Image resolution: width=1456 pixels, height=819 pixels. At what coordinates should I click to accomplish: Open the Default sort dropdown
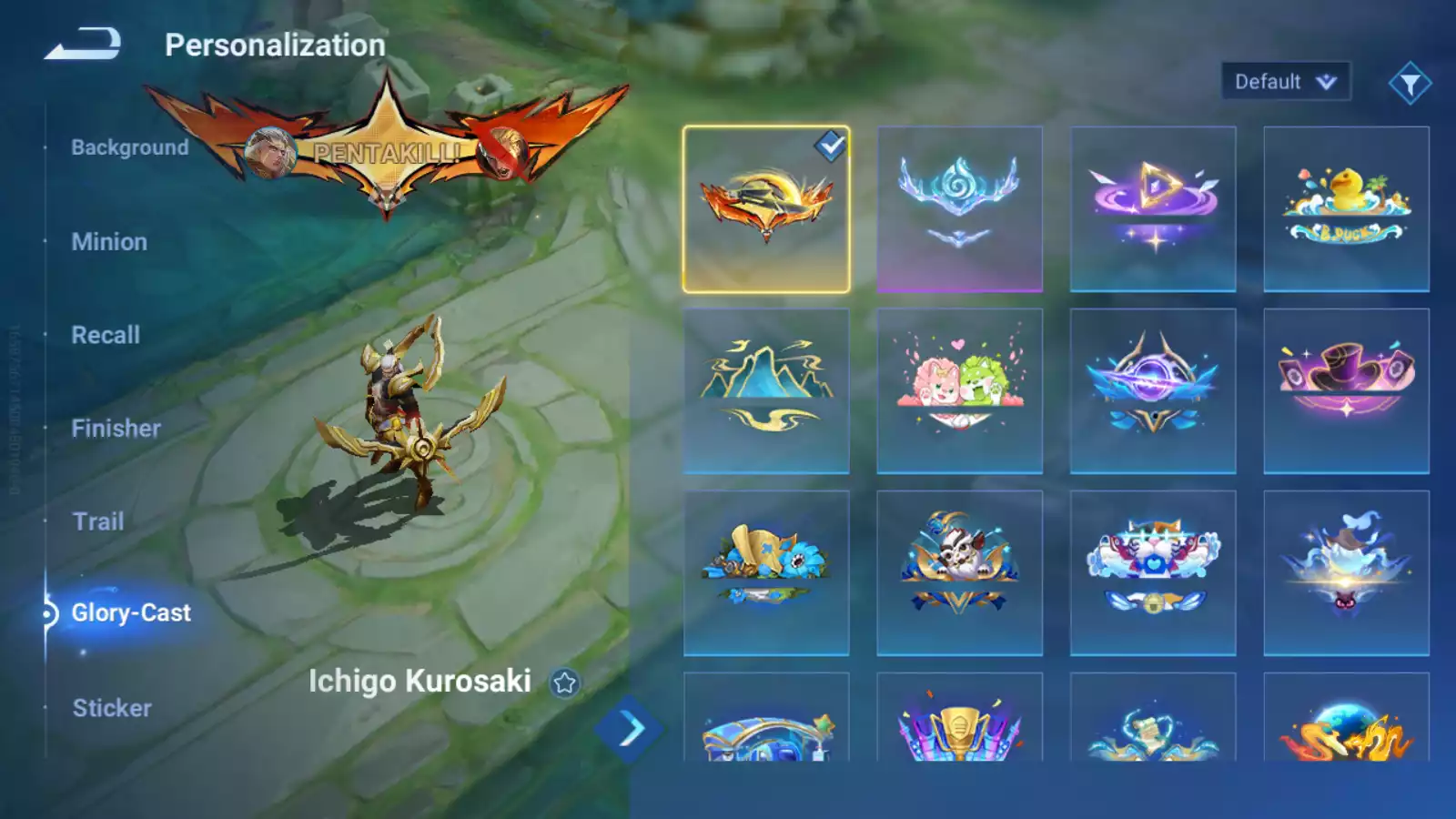click(x=1285, y=82)
